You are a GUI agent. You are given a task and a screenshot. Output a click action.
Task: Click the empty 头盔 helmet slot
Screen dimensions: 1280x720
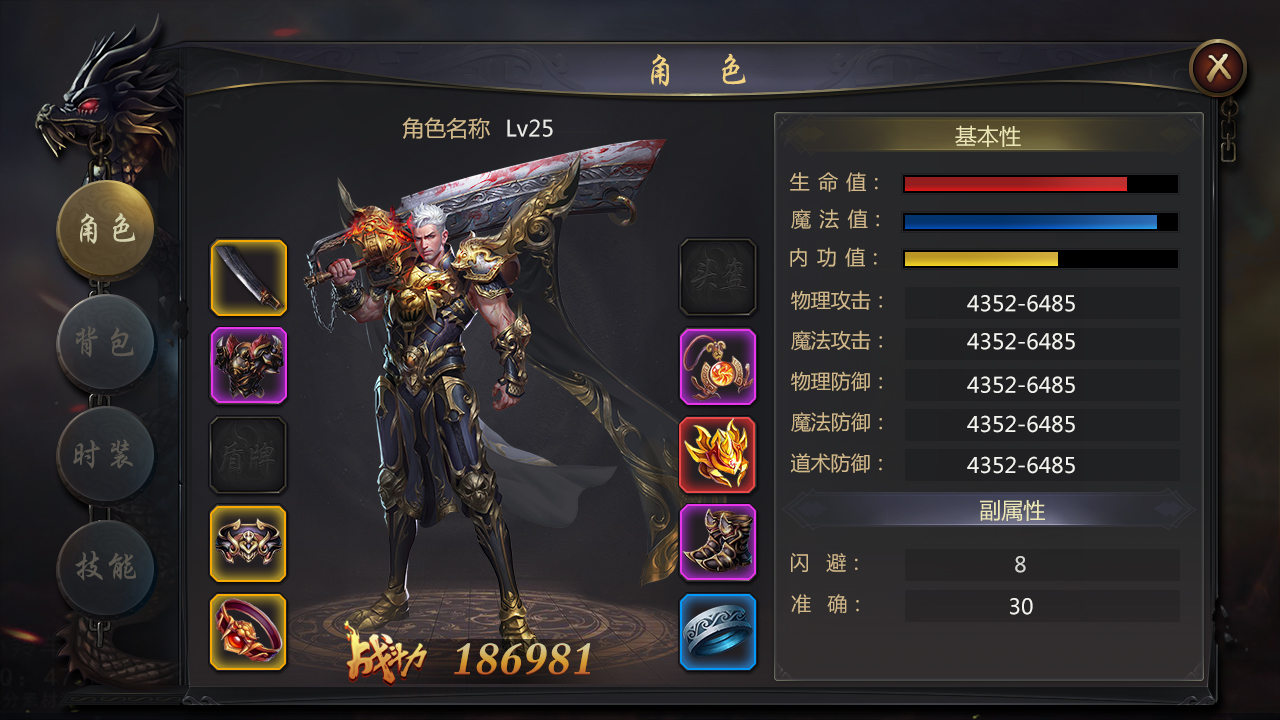click(717, 278)
